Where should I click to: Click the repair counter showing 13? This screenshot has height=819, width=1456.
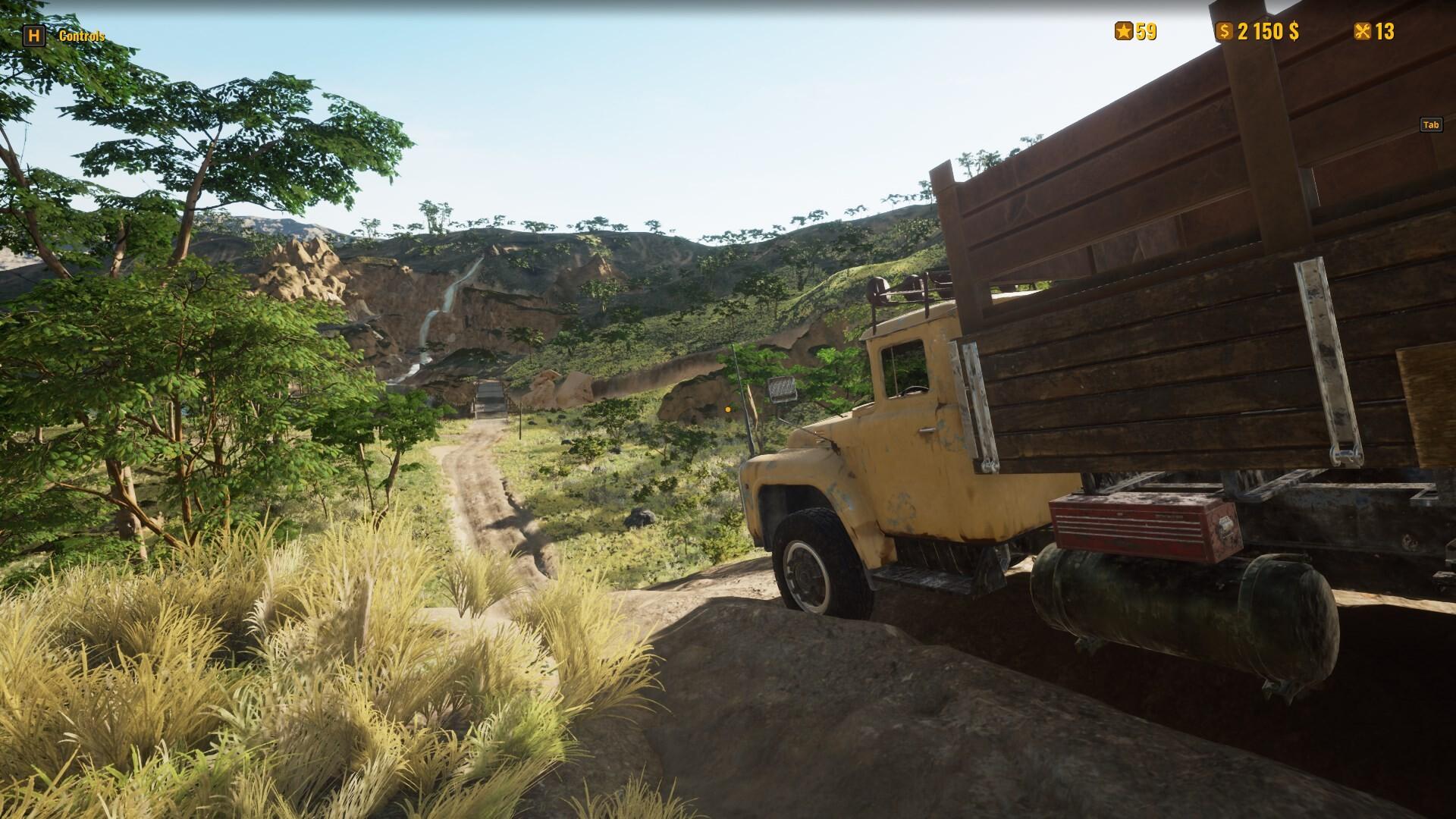click(x=1386, y=32)
